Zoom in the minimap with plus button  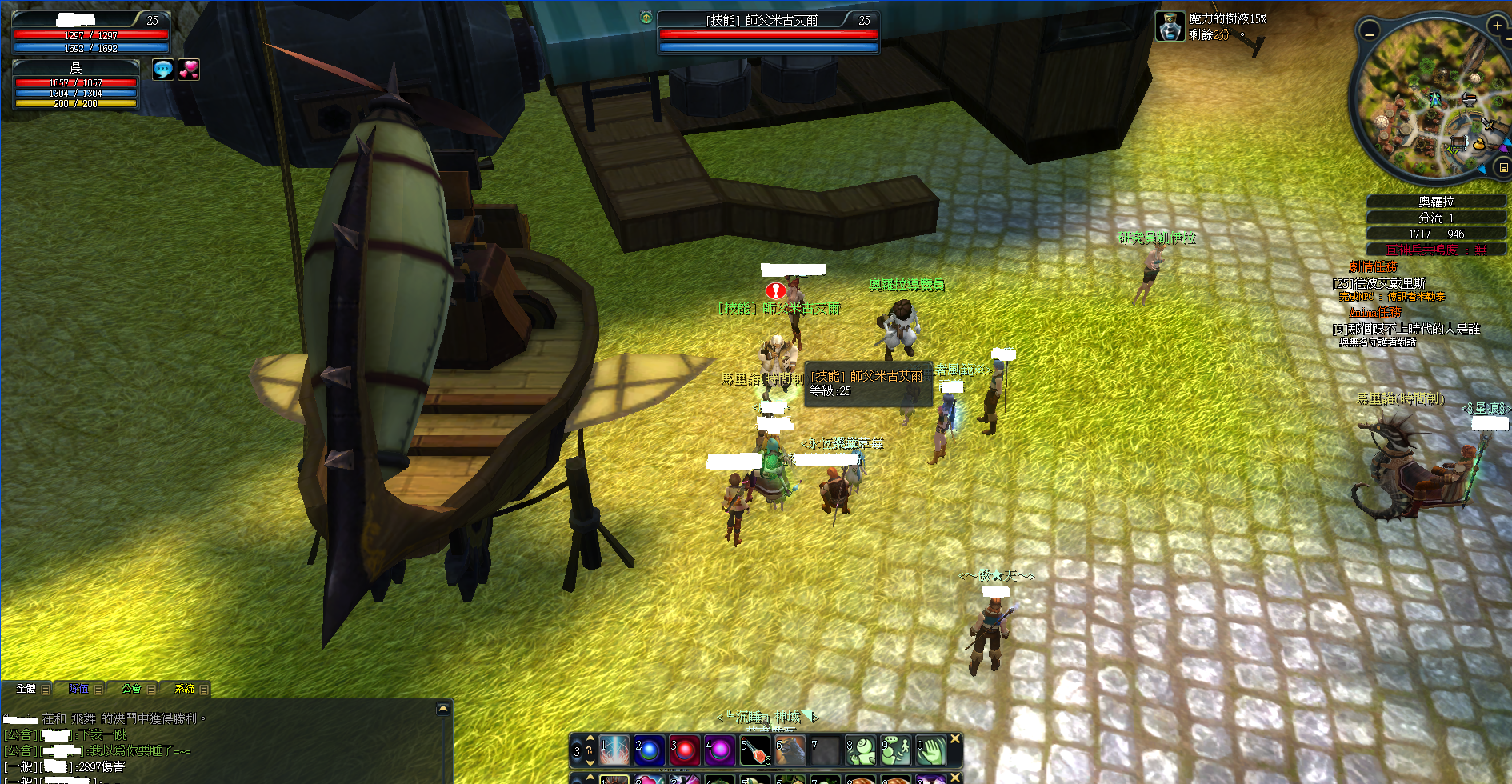tap(1497, 26)
